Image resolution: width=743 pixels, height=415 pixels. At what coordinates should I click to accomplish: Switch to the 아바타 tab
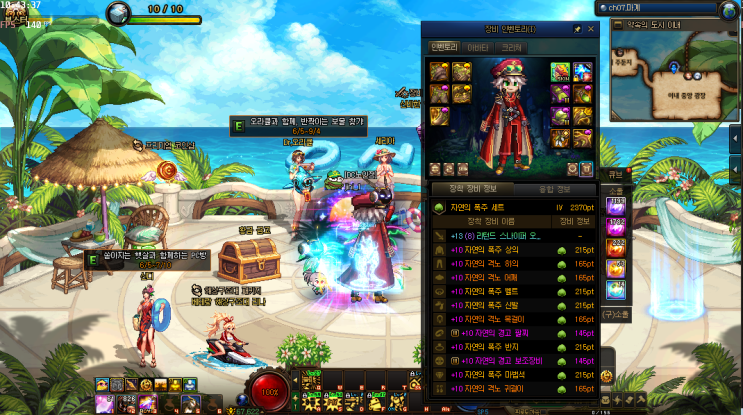pos(479,46)
